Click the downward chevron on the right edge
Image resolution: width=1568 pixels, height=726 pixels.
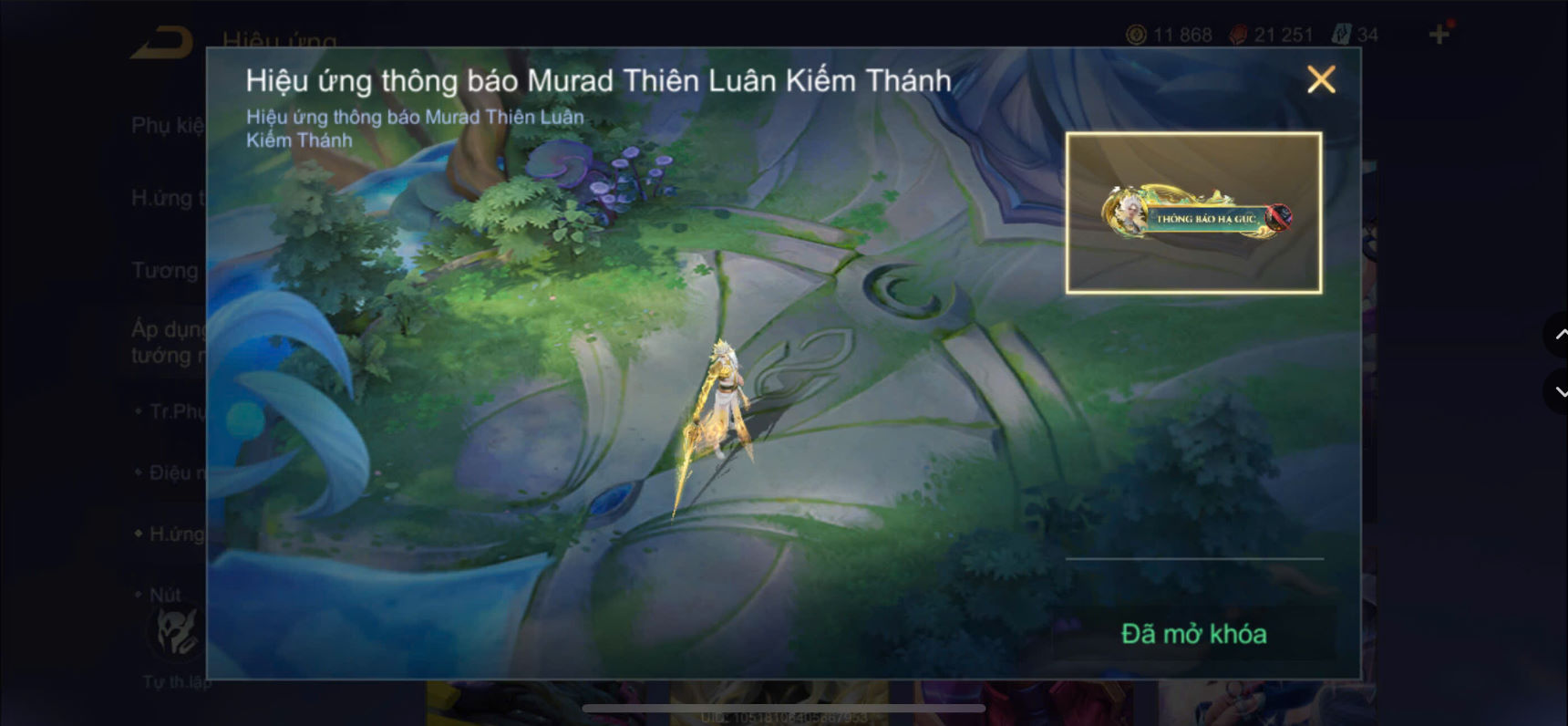[x=1559, y=392]
